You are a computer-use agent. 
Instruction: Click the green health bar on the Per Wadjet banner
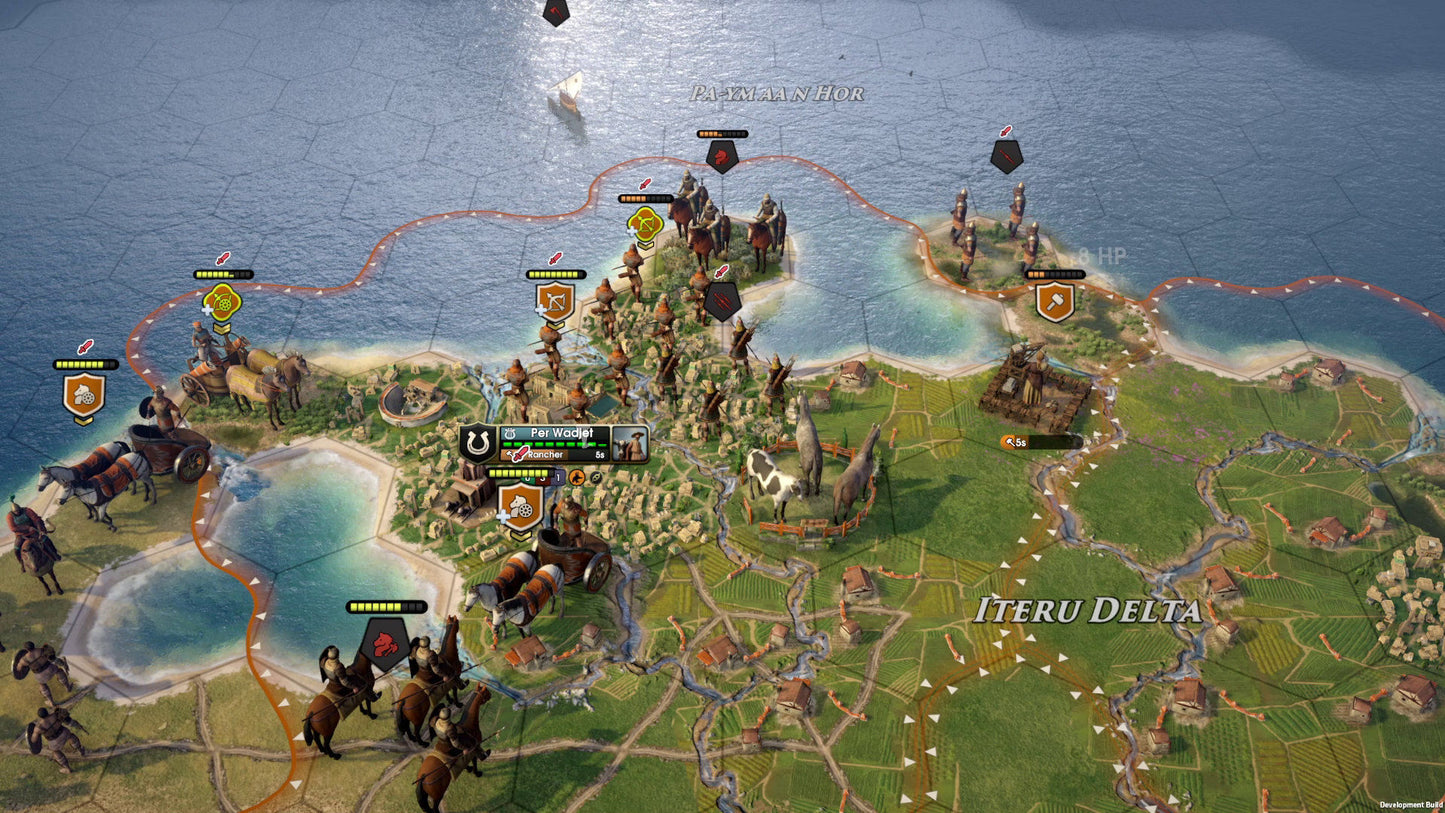click(x=555, y=443)
